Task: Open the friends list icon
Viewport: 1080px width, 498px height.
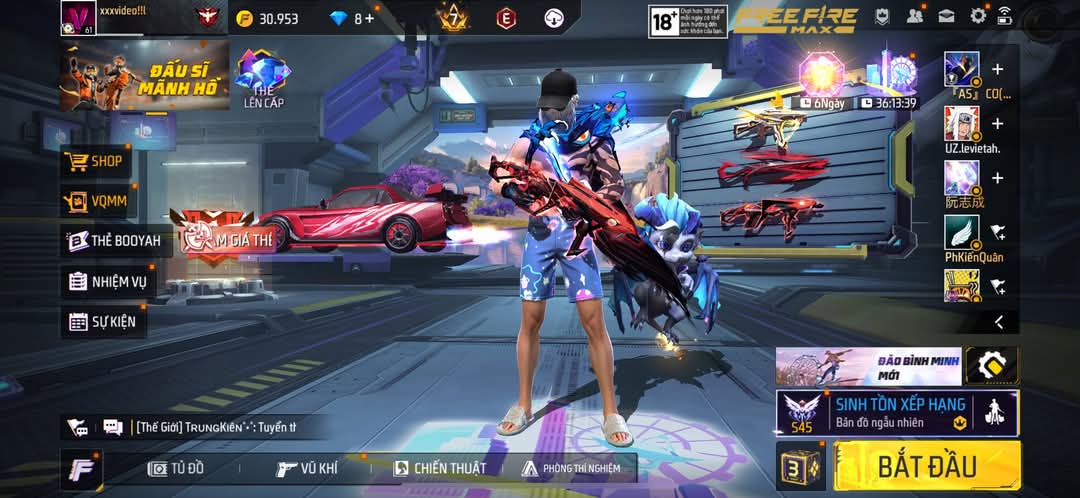Action: (x=914, y=16)
